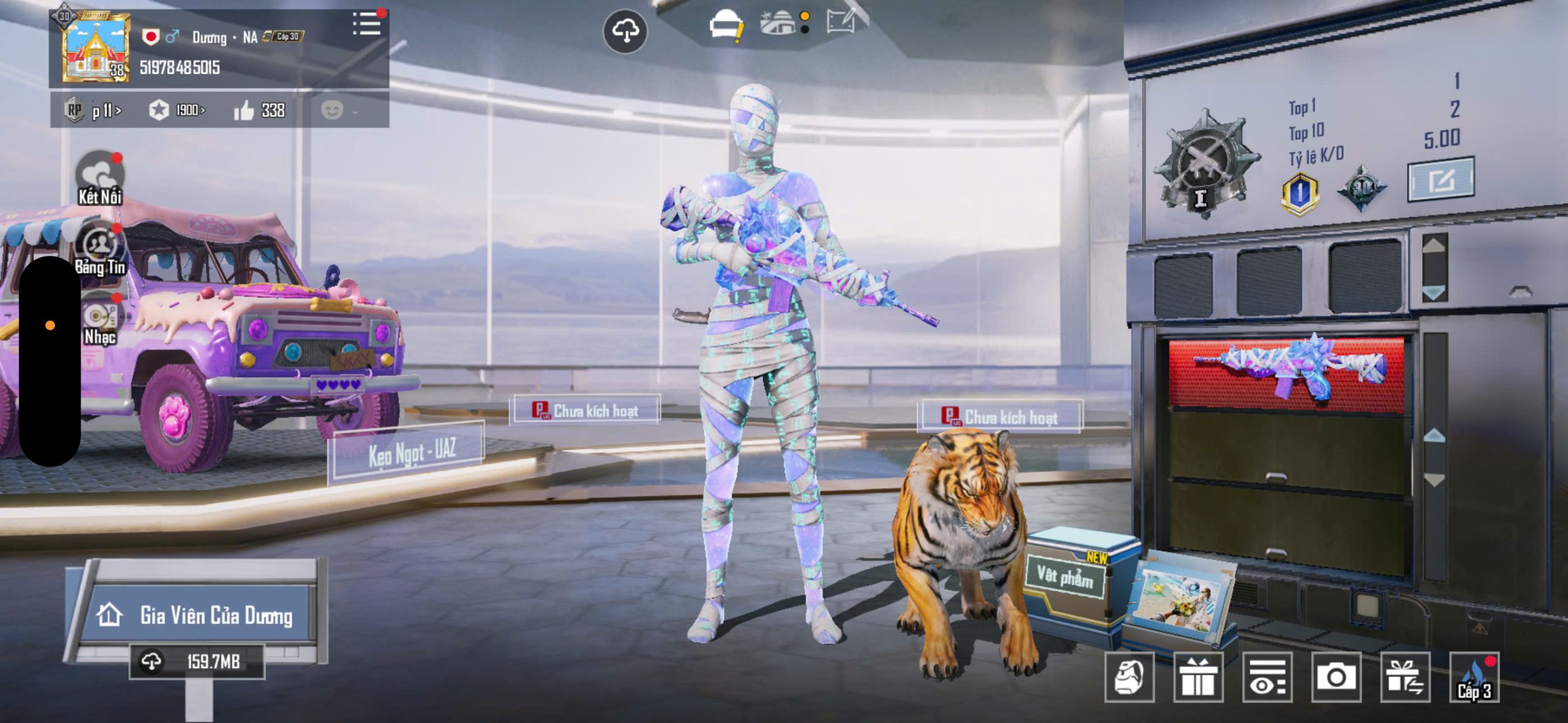Open the map edit pencil tab
Viewport: 1568px width, 723px height.
[x=844, y=22]
